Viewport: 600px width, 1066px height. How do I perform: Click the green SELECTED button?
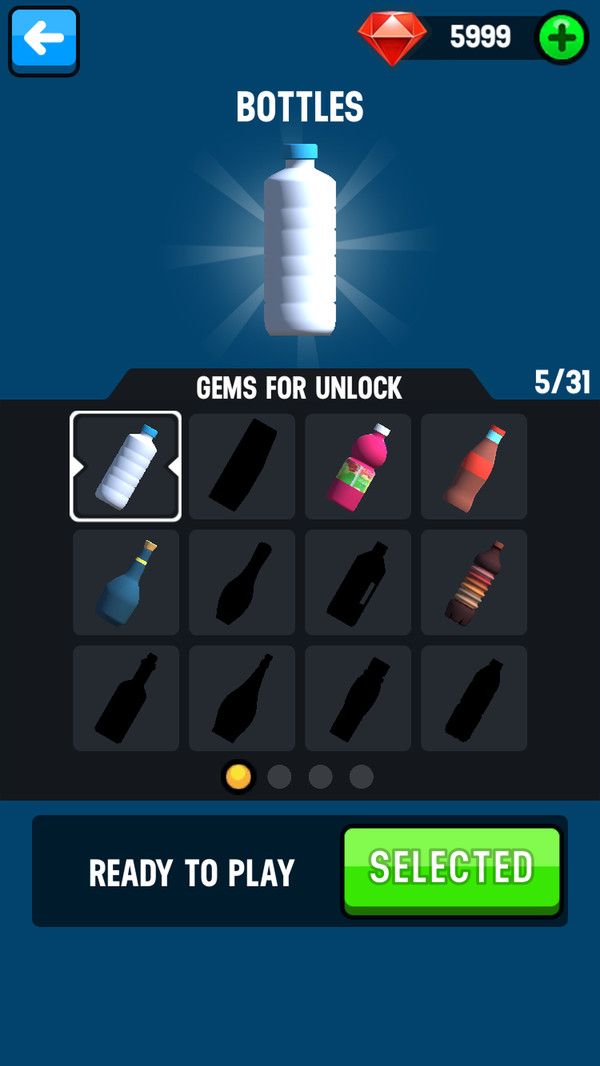[x=451, y=869]
